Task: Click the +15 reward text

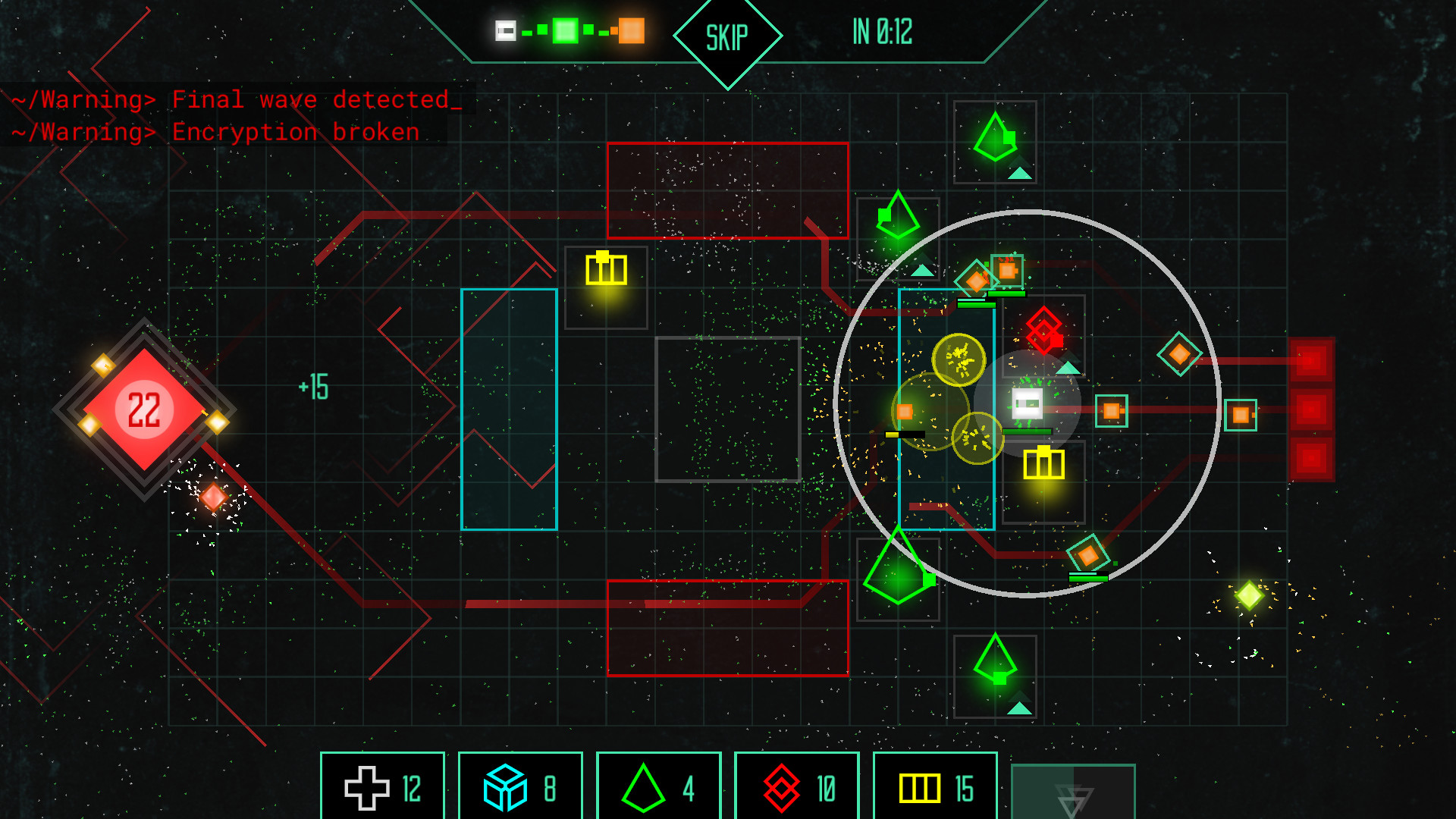Action: (312, 385)
